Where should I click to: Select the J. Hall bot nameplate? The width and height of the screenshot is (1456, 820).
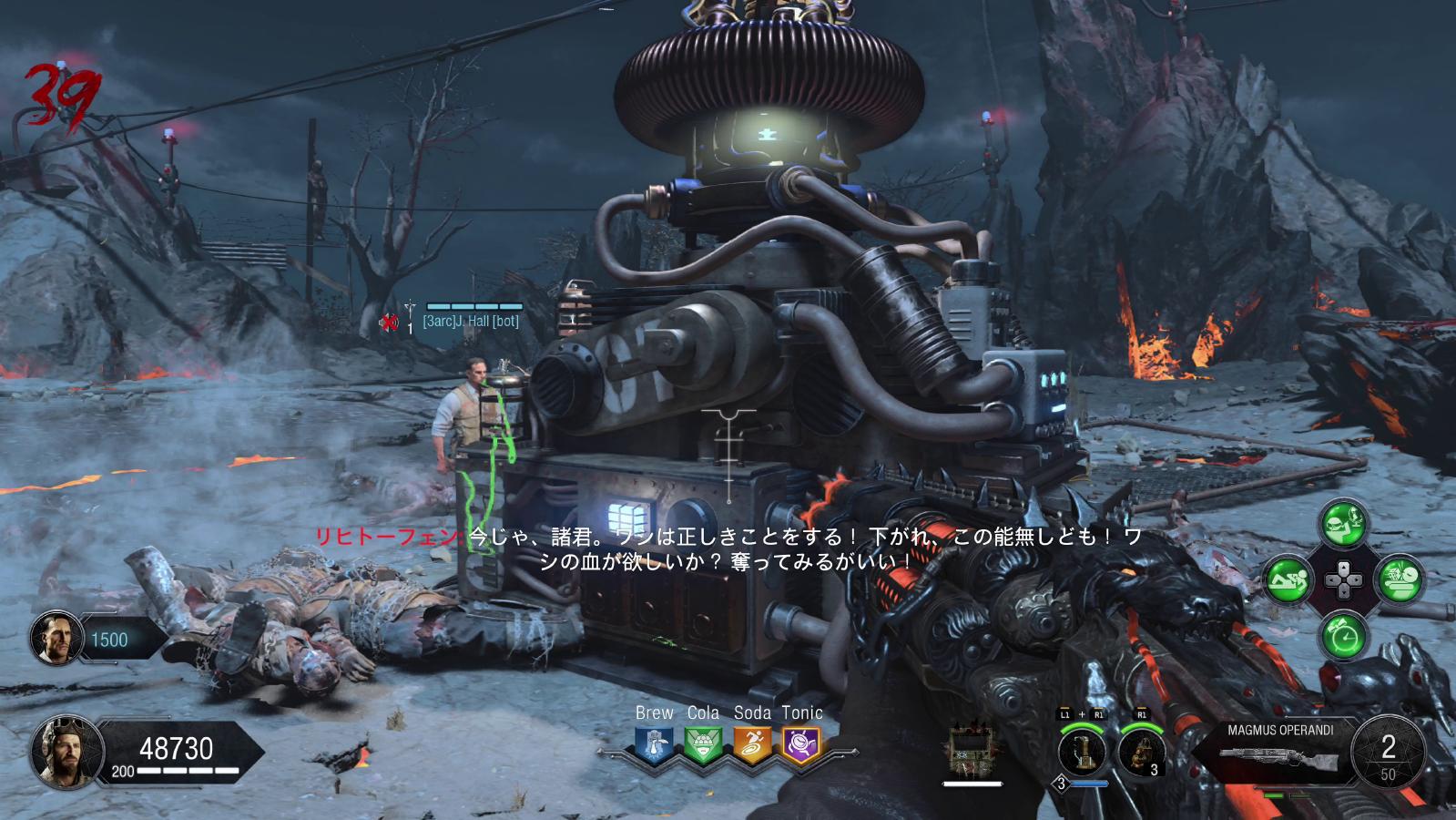(x=470, y=322)
